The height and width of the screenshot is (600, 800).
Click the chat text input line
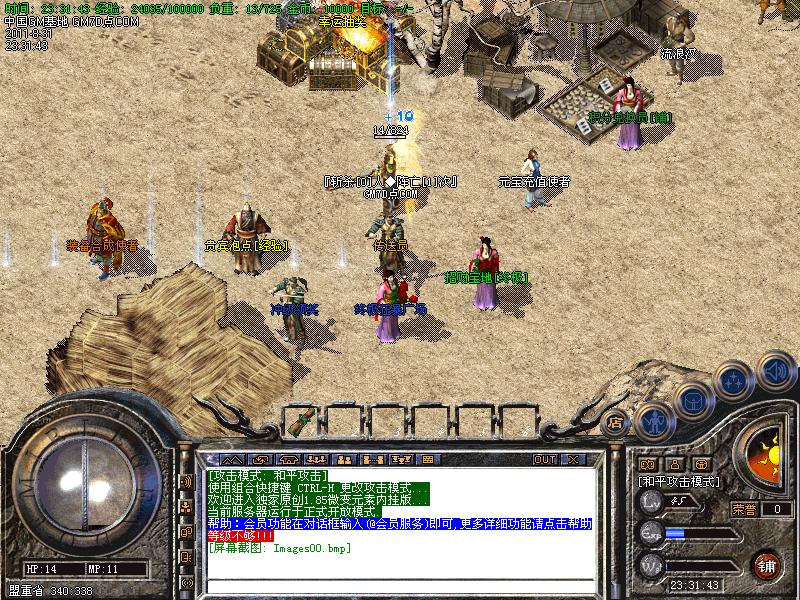click(x=400, y=585)
